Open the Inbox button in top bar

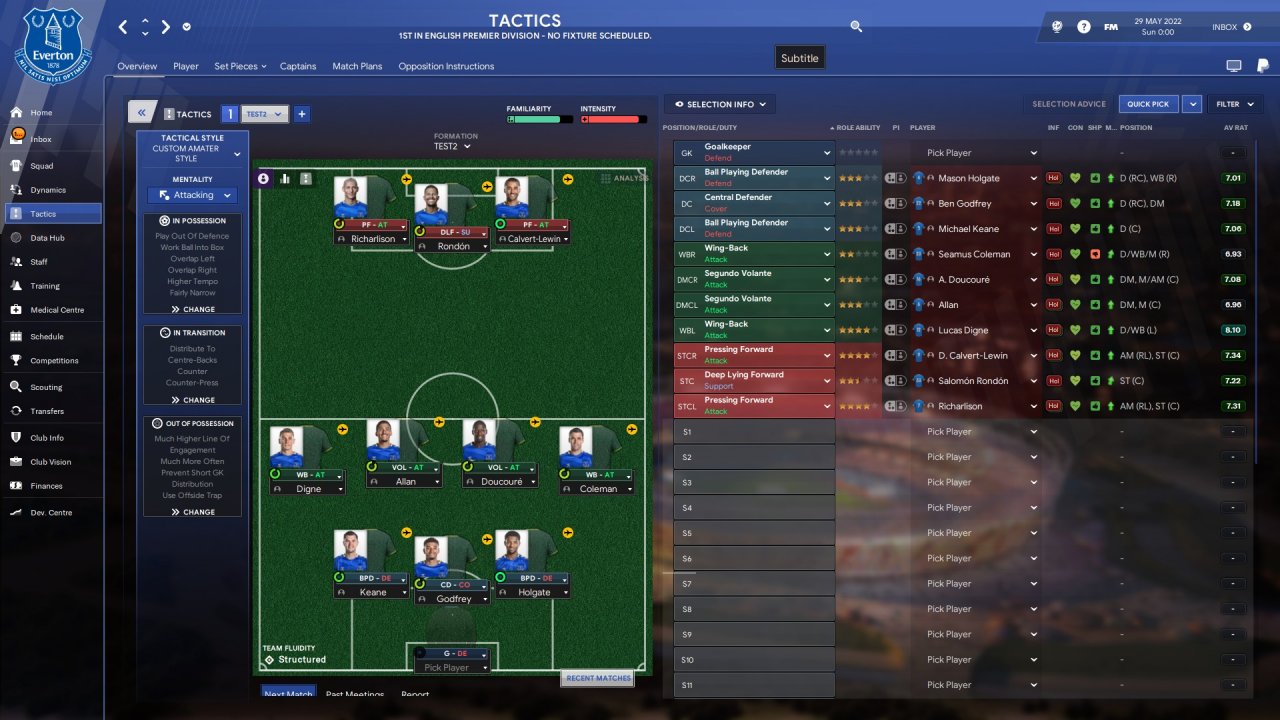1231,27
